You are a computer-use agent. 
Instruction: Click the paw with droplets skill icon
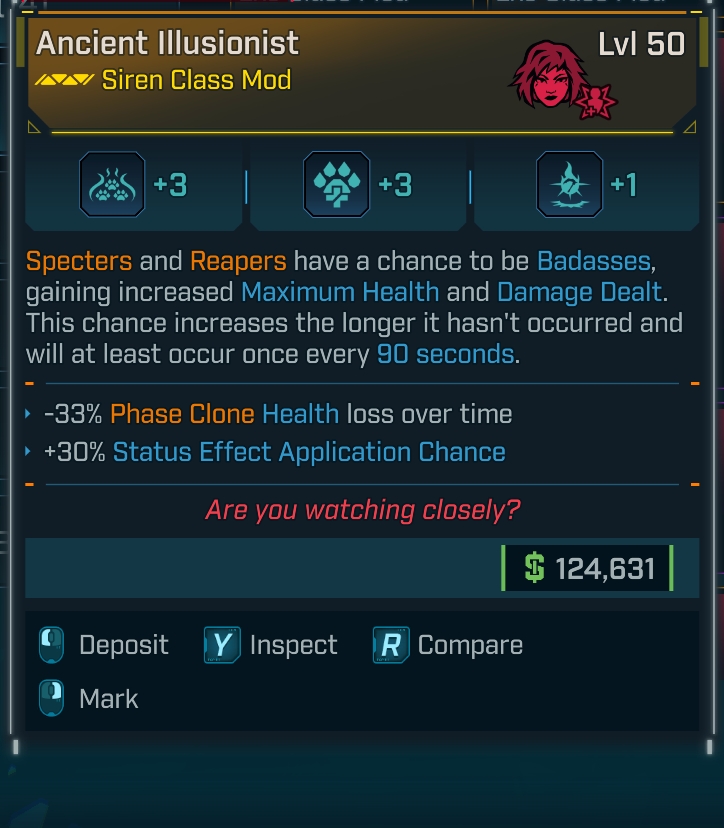[x=336, y=185]
